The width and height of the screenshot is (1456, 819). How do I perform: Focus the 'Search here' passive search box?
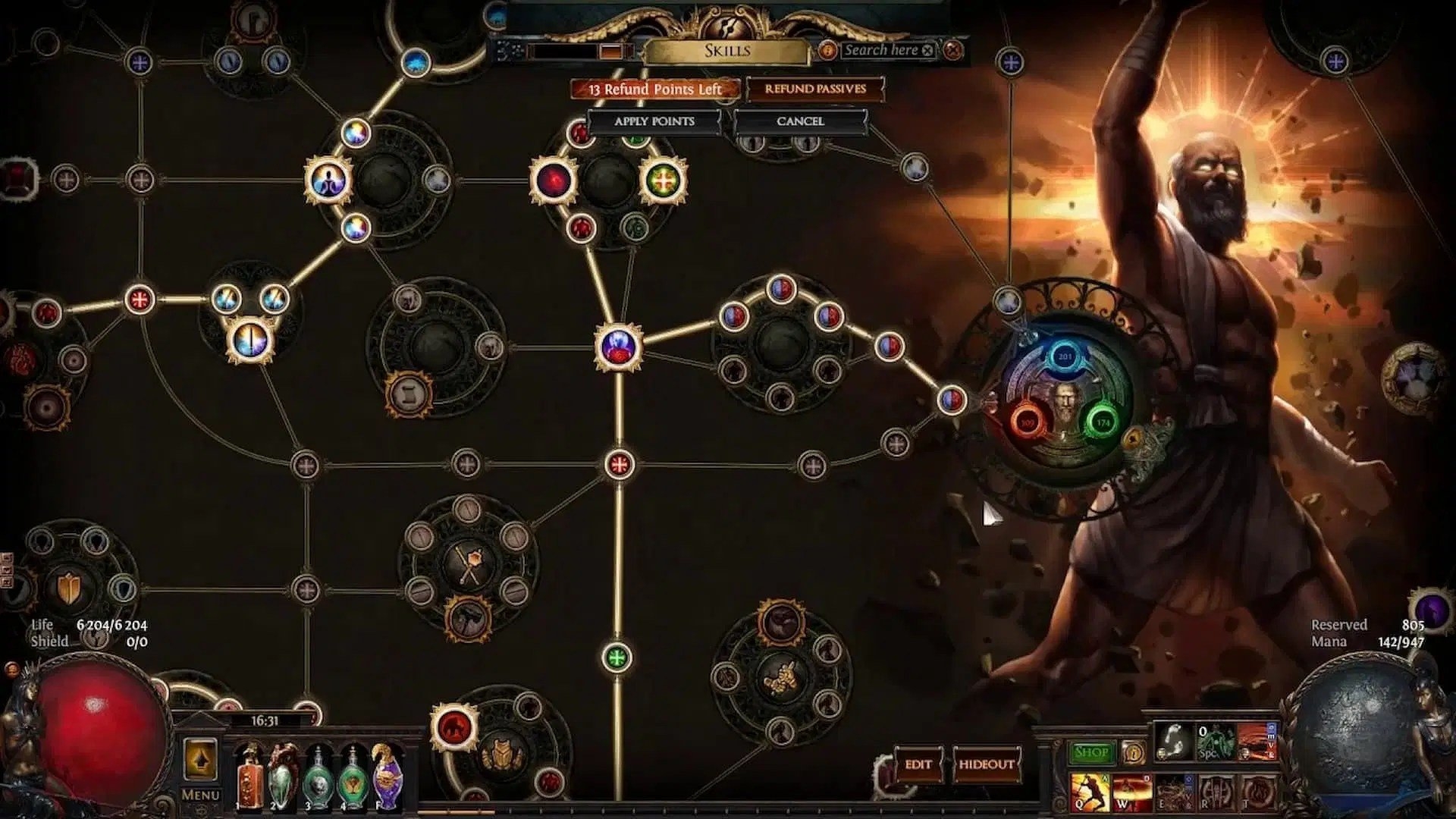coord(880,50)
